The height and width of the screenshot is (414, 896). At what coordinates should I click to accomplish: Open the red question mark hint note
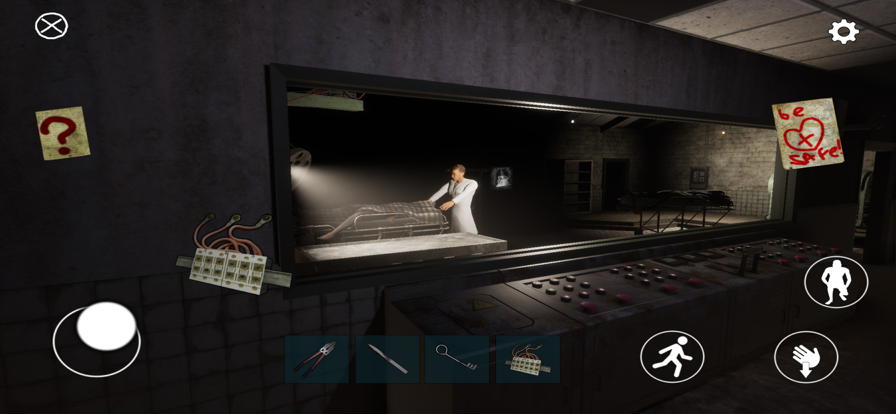62,133
